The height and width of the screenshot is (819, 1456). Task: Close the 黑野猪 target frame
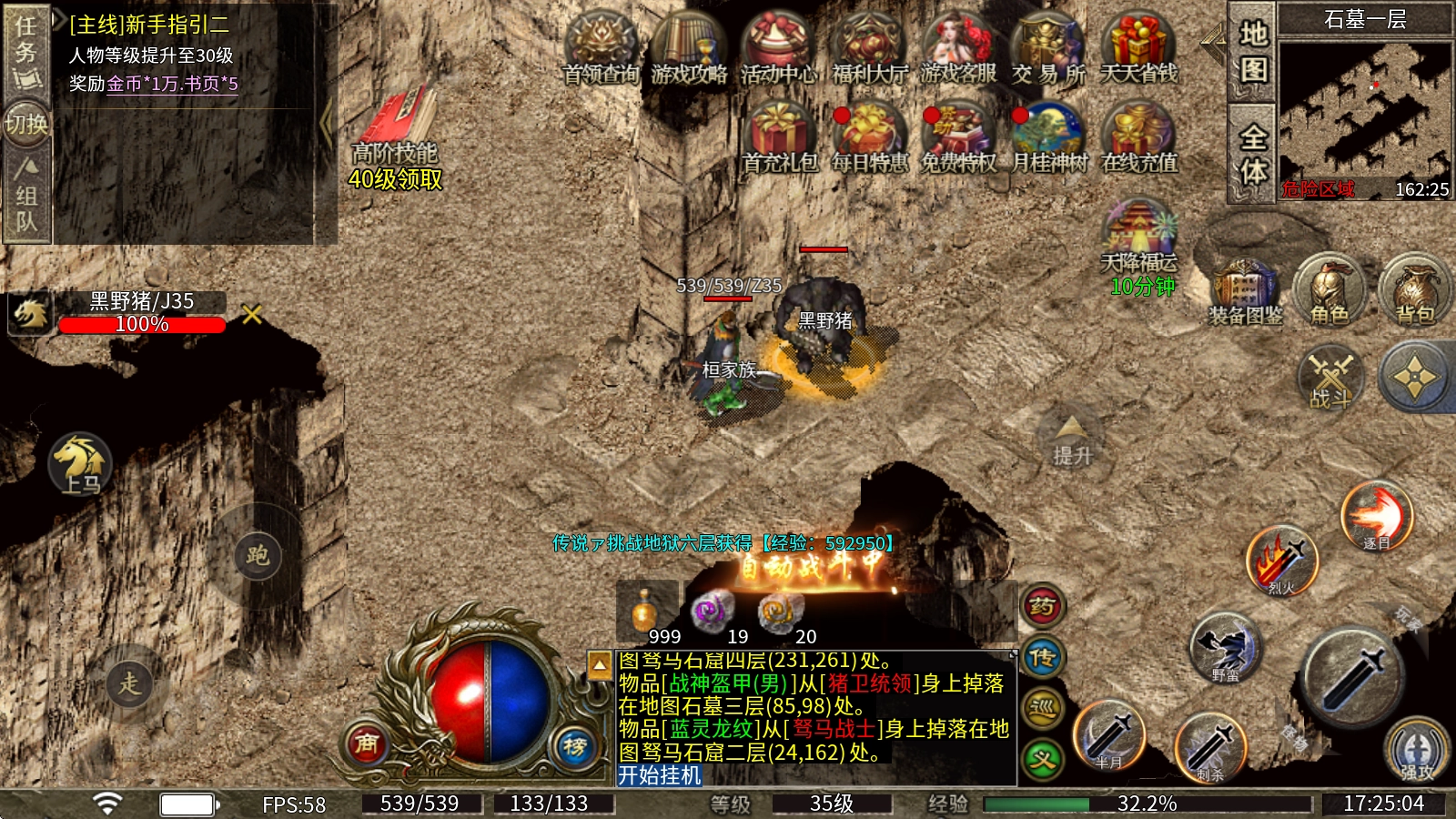[x=252, y=314]
